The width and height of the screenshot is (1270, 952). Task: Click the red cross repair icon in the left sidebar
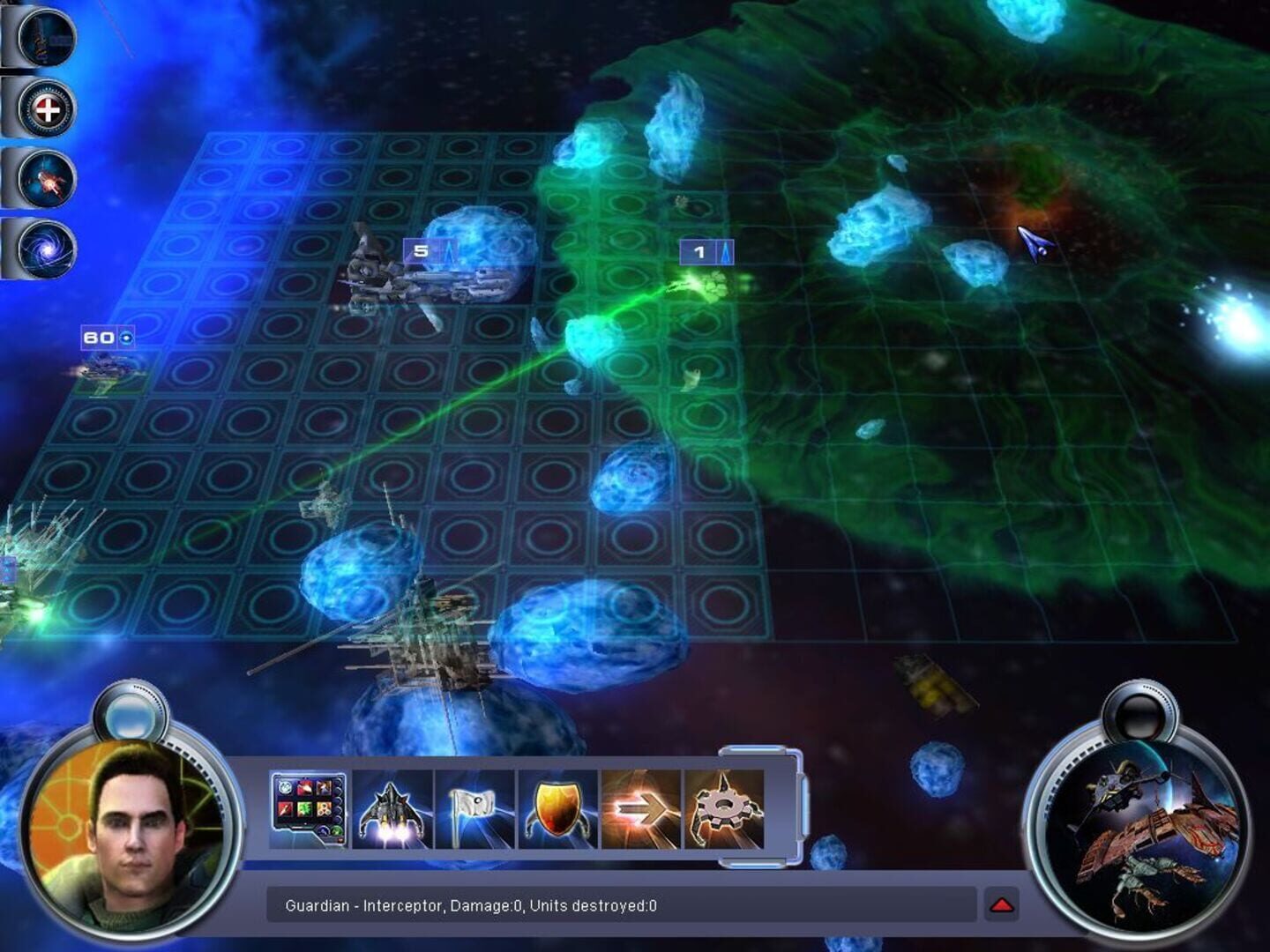[49, 110]
